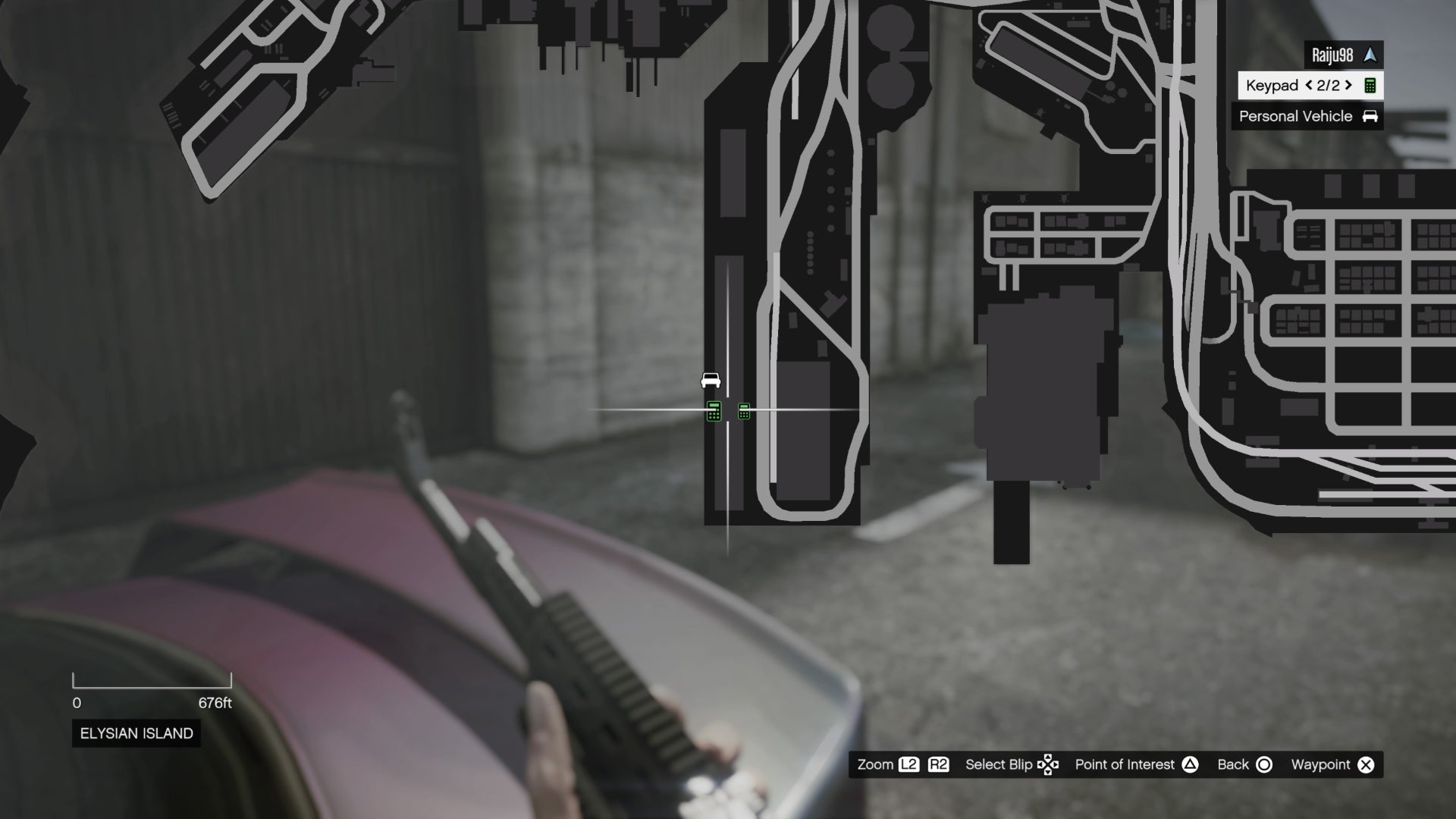Select the Personal Vehicle legend entry

[x=1294, y=116]
